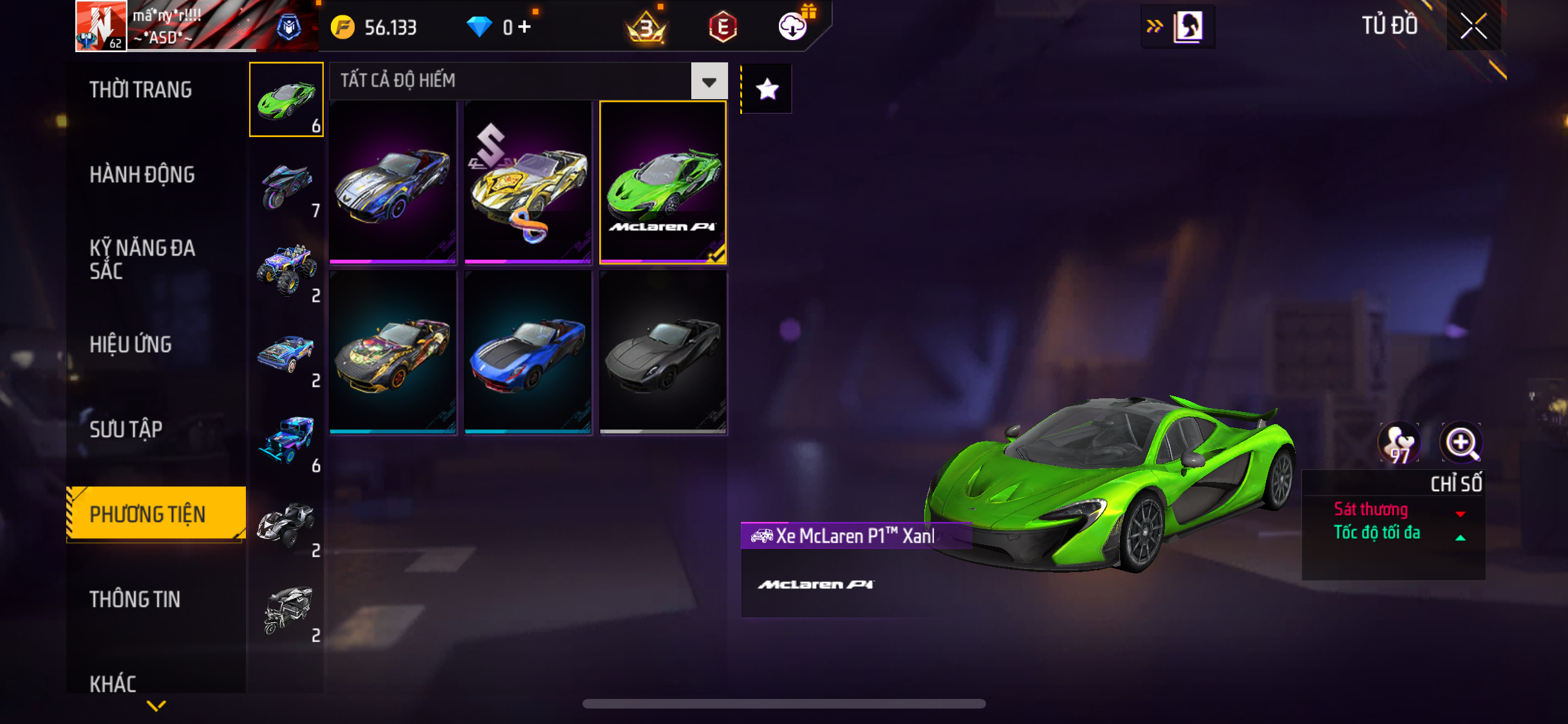The width and height of the screenshot is (1568, 724).
Task: Select the plain gray sports car skin
Action: (663, 352)
